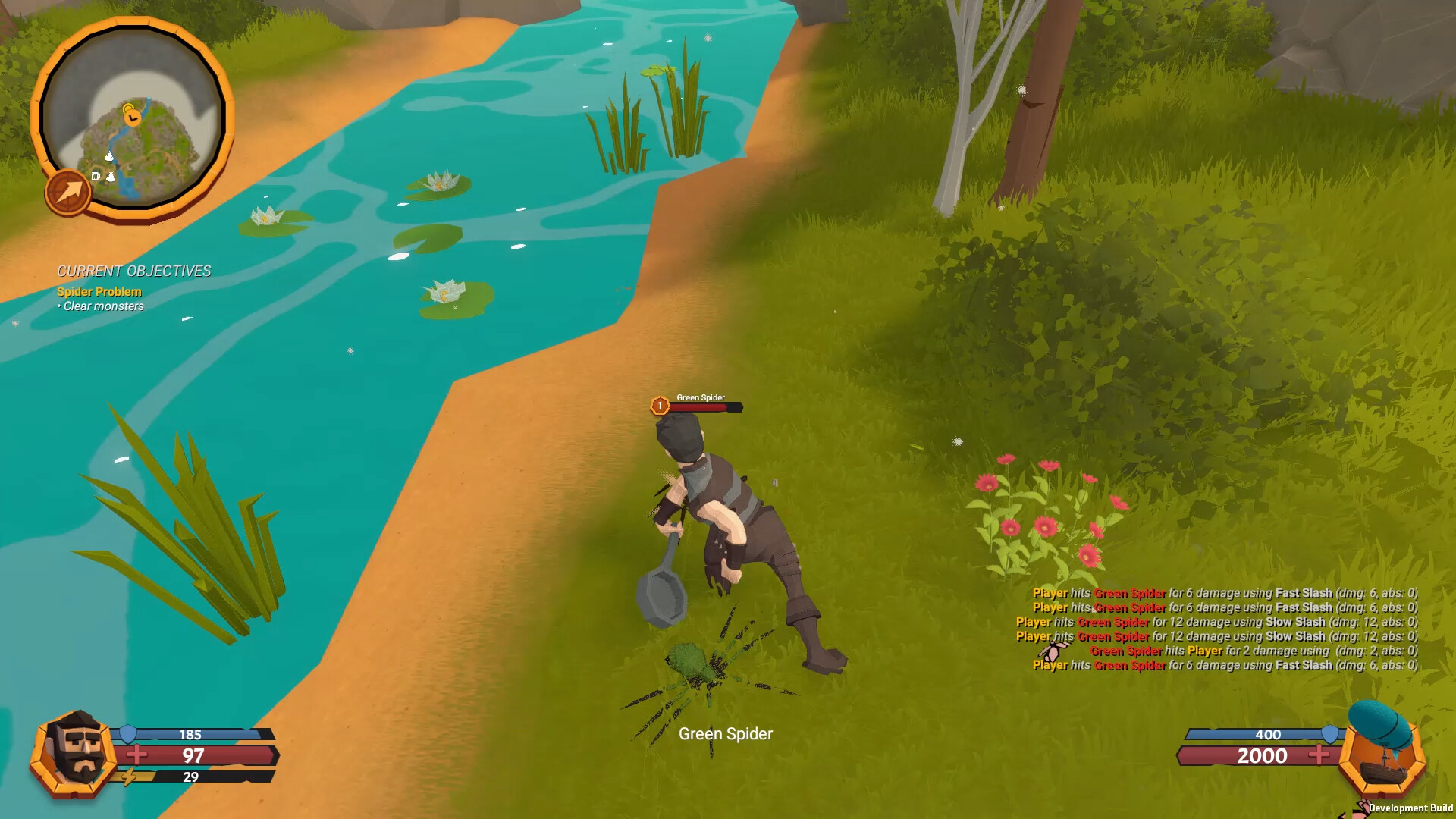
Task: Expand the Current Objectives header
Action: pyautogui.click(x=134, y=271)
